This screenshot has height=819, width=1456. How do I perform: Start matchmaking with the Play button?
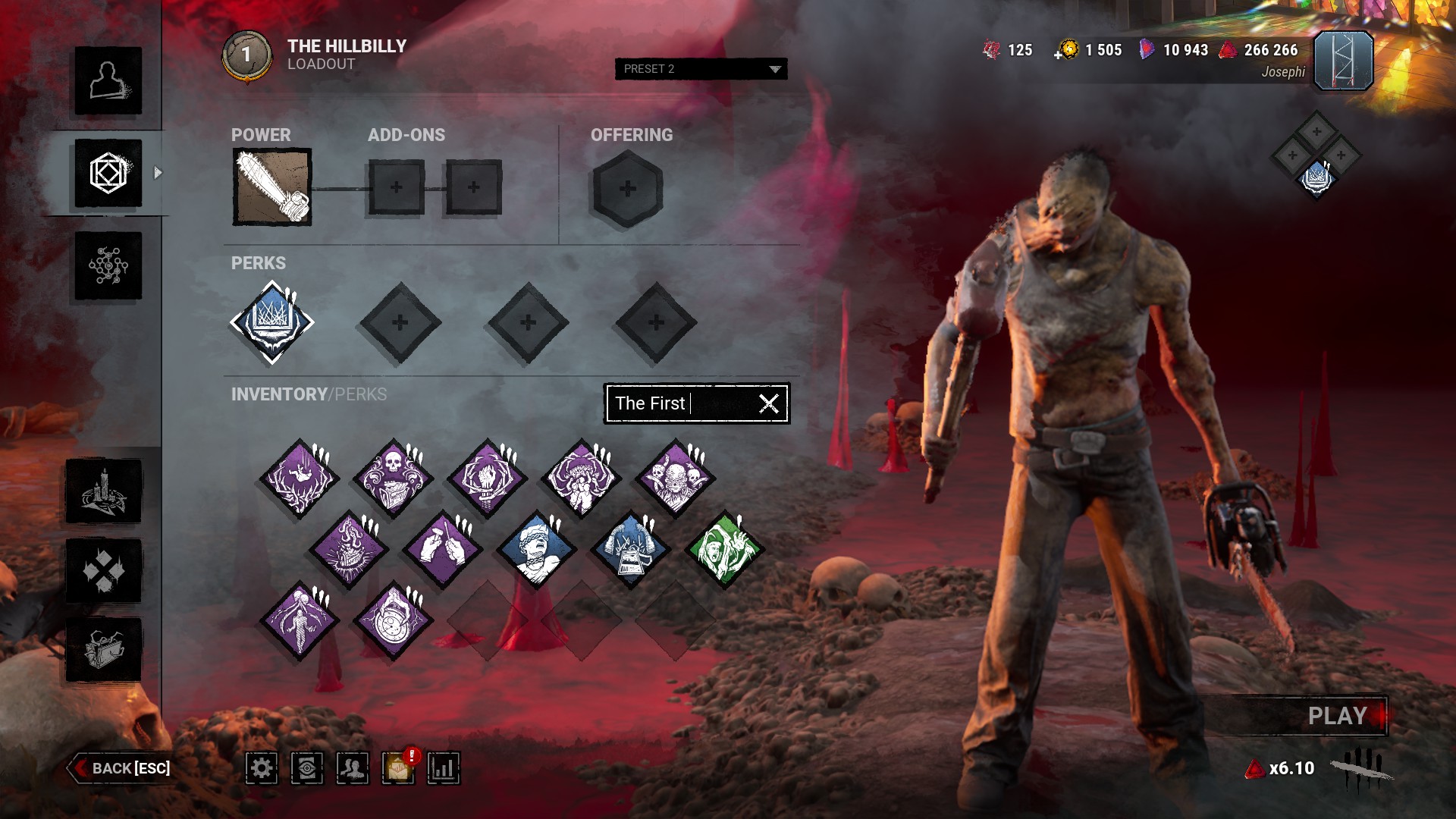[1338, 716]
